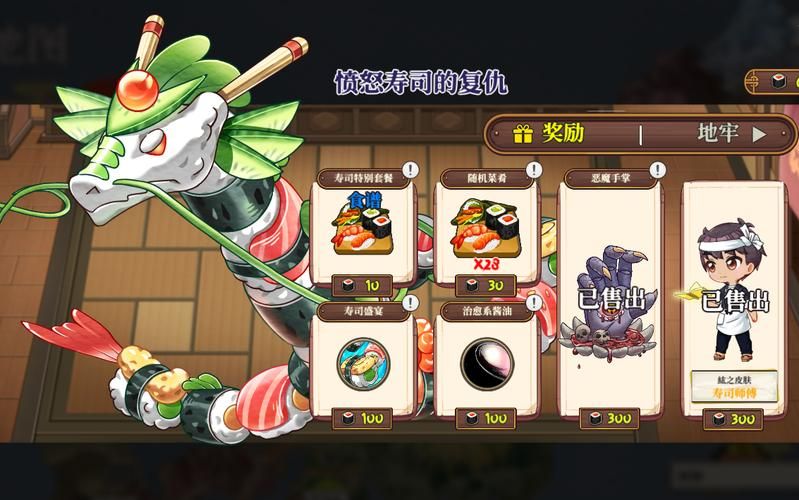The image size is (799, 500).
Task: Show info for 随机菜肴
Action: [533, 170]
